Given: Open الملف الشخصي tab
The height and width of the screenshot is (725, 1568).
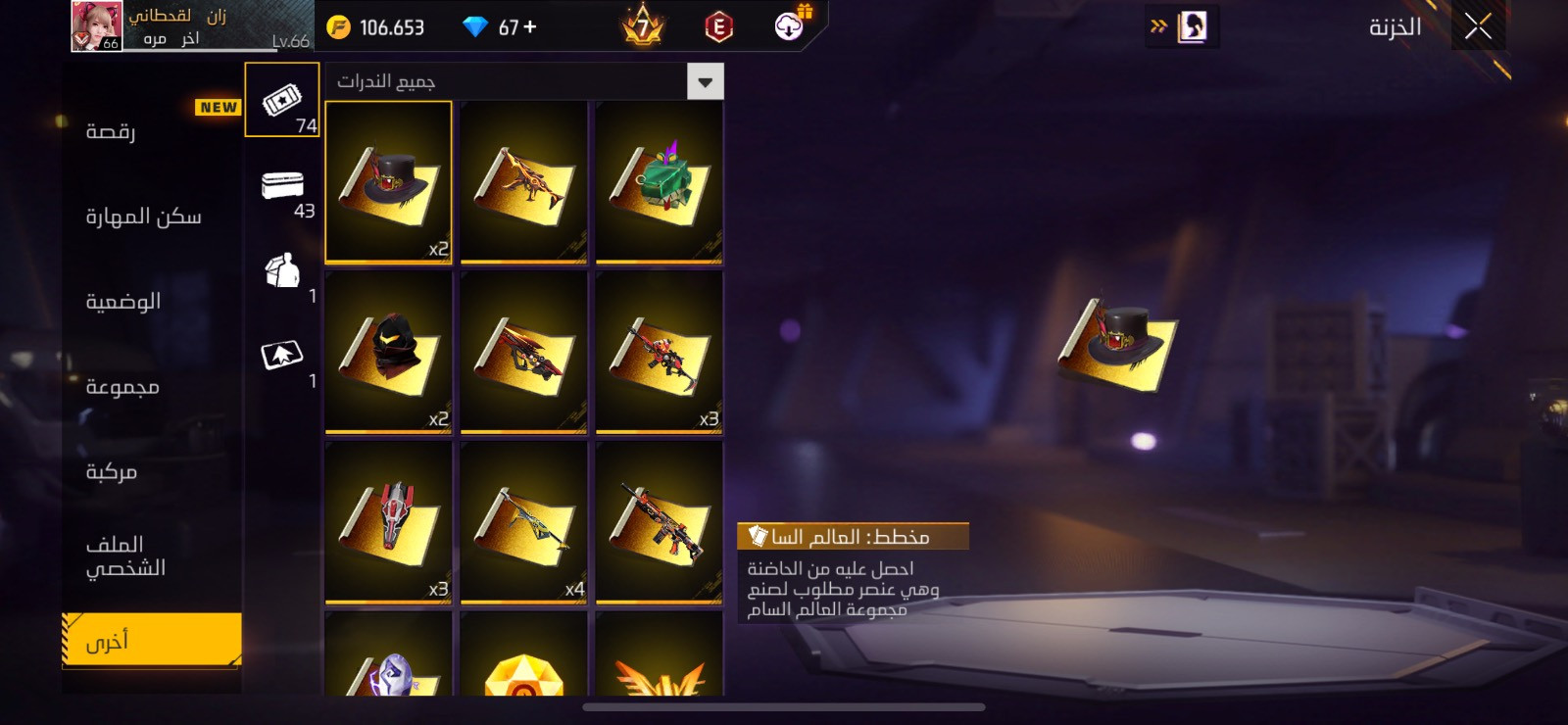Looking at the screenshot, I should point(125,556).
